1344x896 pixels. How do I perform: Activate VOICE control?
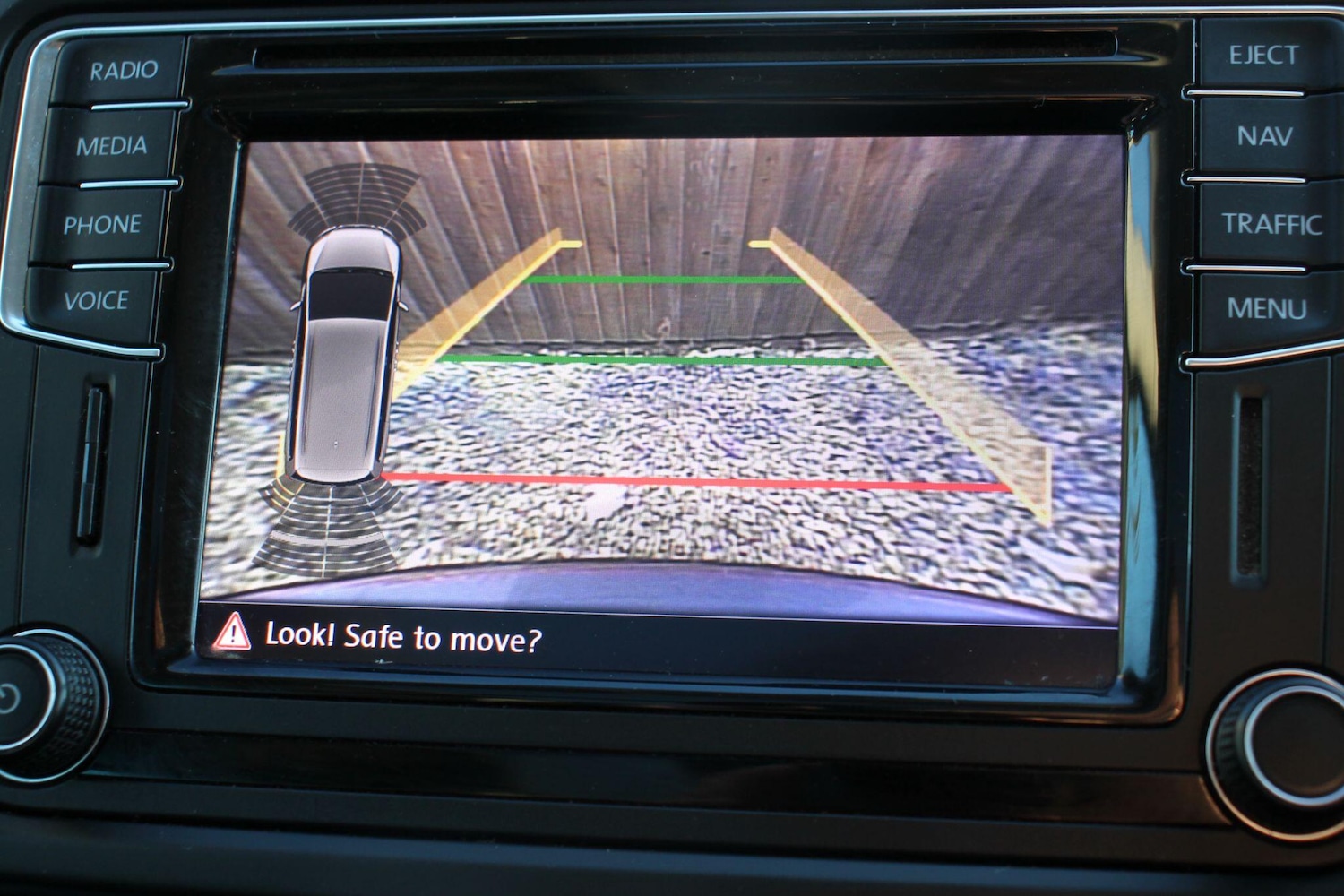click(x=96, y=301)
